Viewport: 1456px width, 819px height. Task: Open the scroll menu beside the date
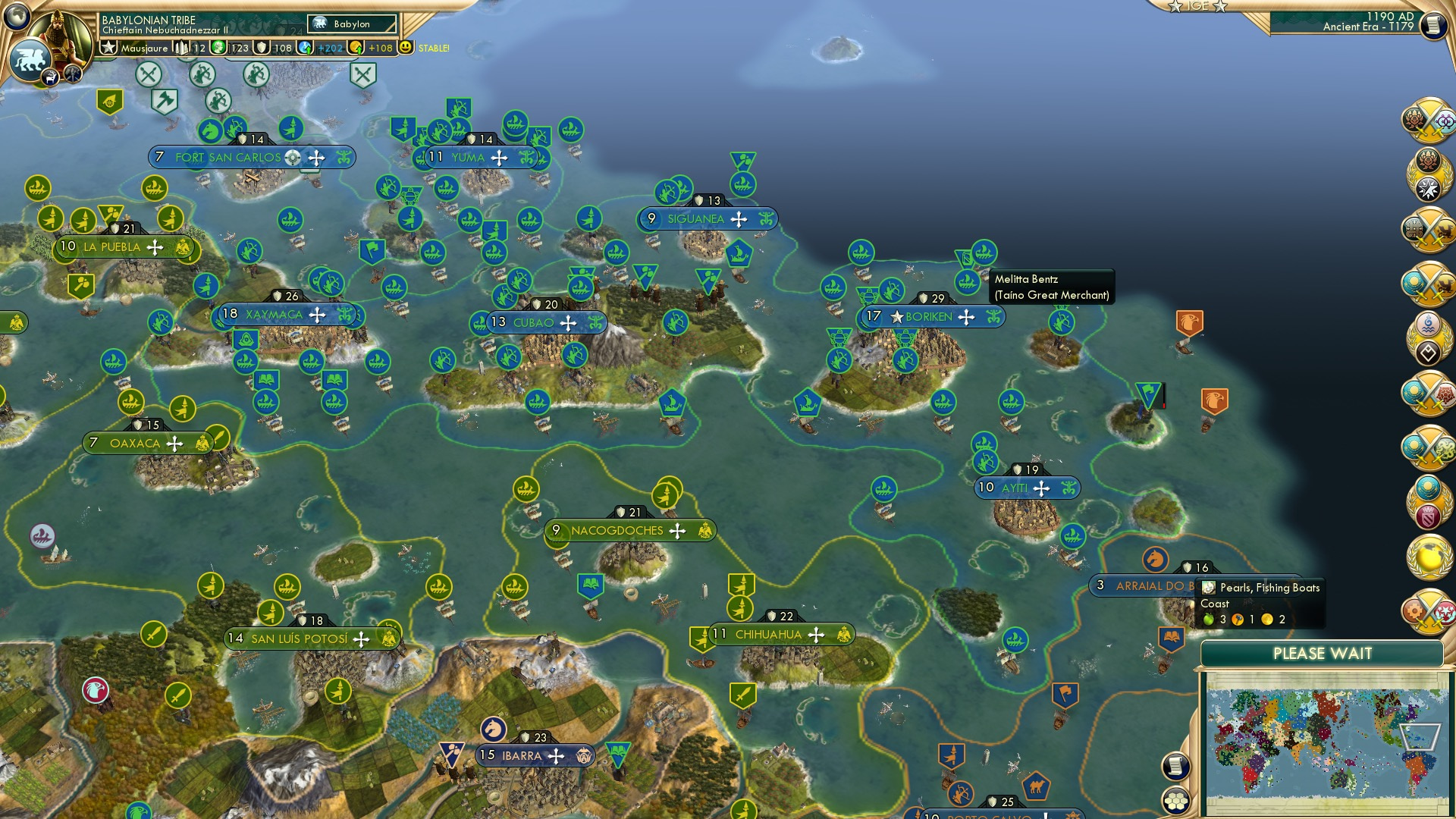pyautogui.click(x=1432, y=26)
